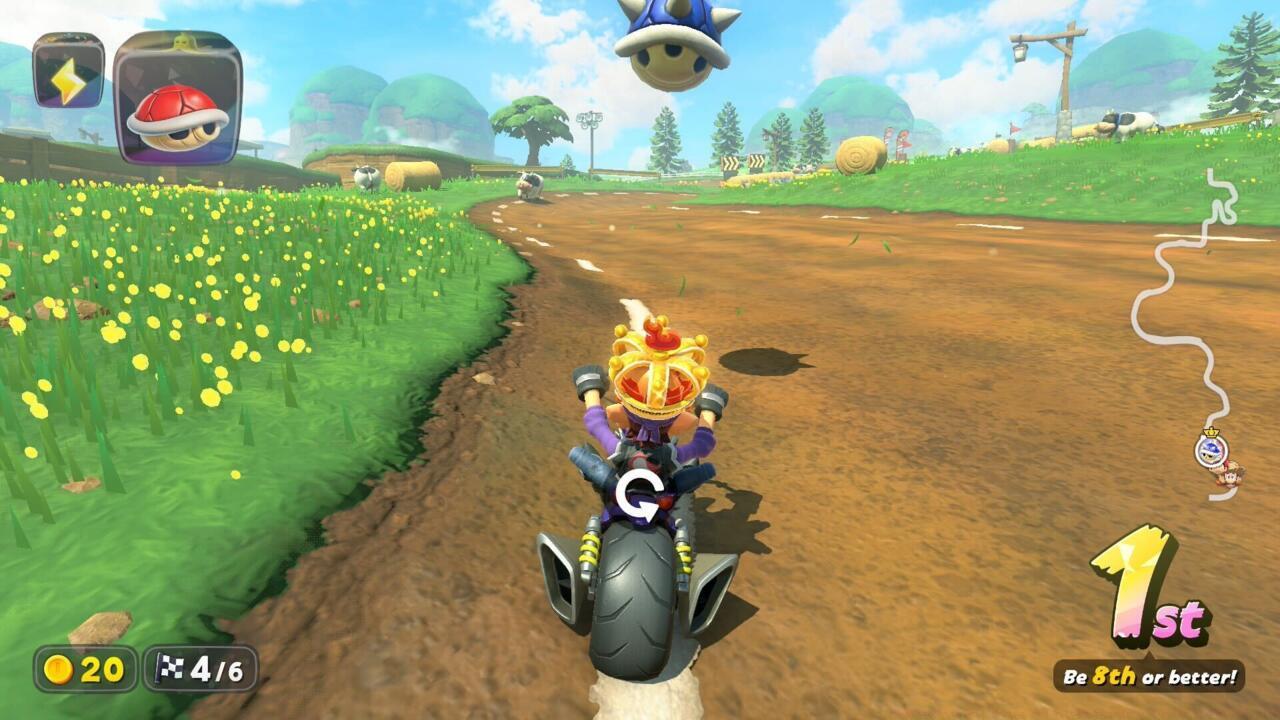Viewport: 1280px width, 720px height.
Task: Select the crown badge above the minimap marker
Action: pyautogui.click(x=1211, y=431)
